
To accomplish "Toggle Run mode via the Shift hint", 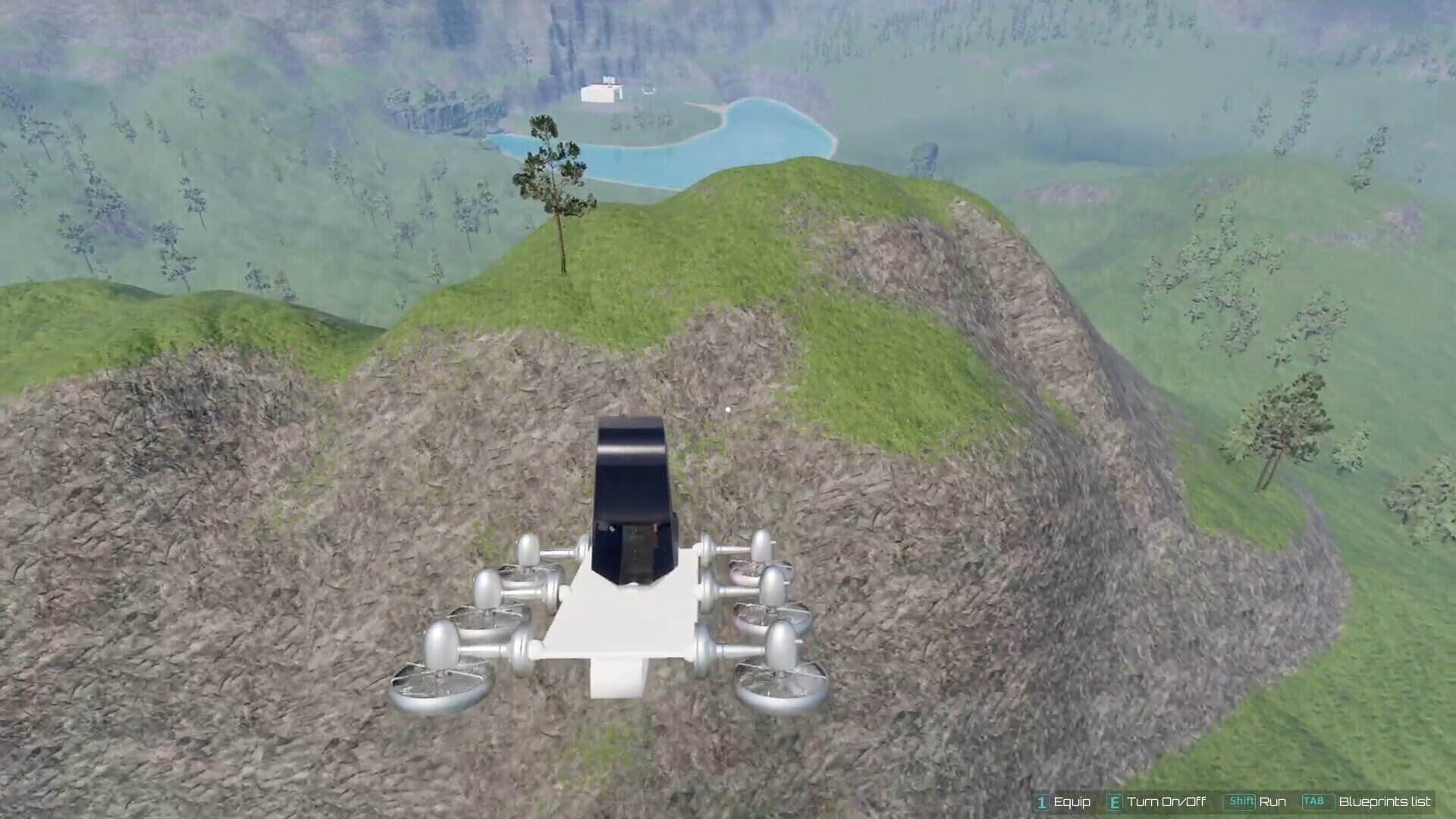I will pos(1241,802).
